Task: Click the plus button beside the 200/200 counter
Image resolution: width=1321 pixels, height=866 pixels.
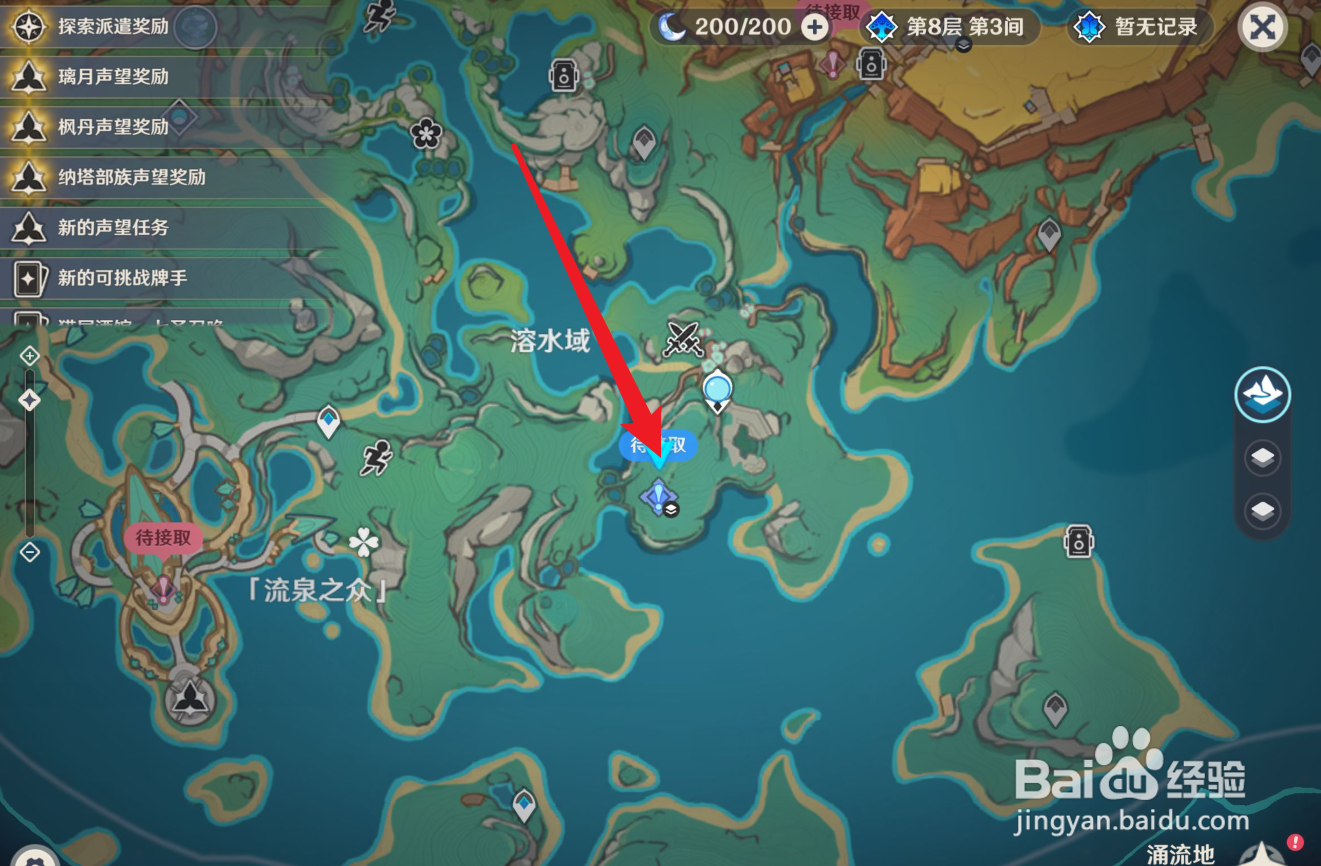Action: [812, 27]
